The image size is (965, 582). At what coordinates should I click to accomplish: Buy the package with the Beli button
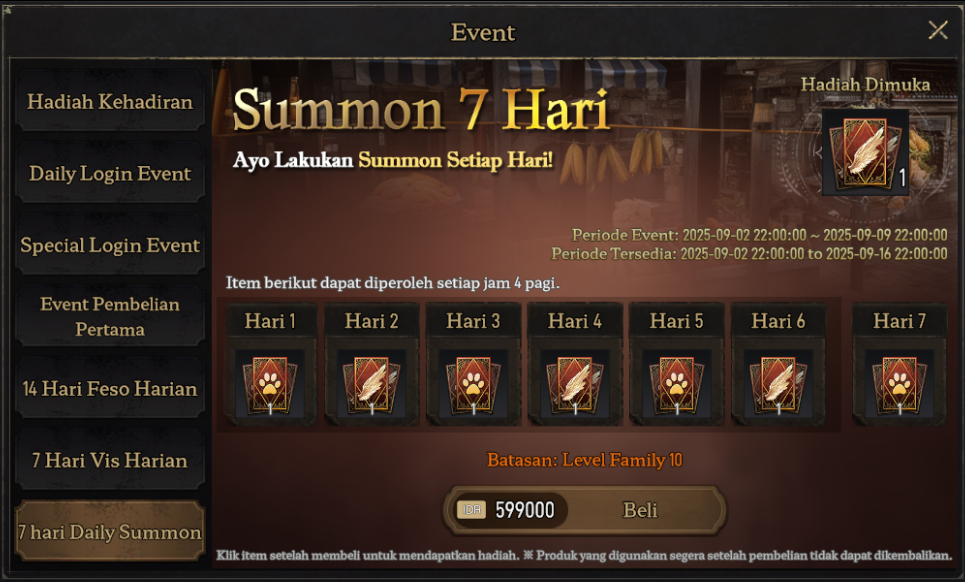(640, 510)
